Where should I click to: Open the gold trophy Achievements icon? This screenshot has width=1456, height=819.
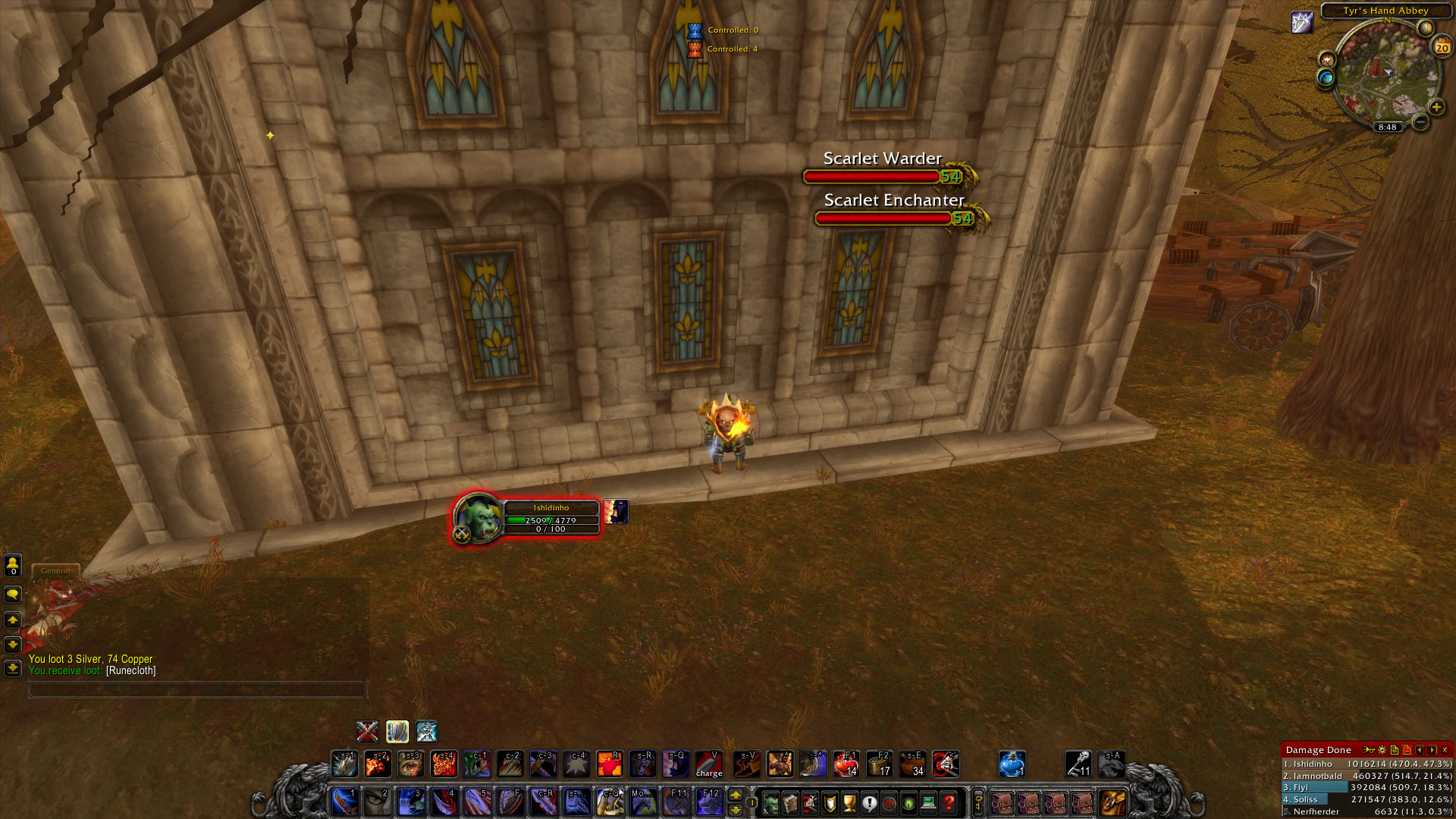[x=849, y=804]
